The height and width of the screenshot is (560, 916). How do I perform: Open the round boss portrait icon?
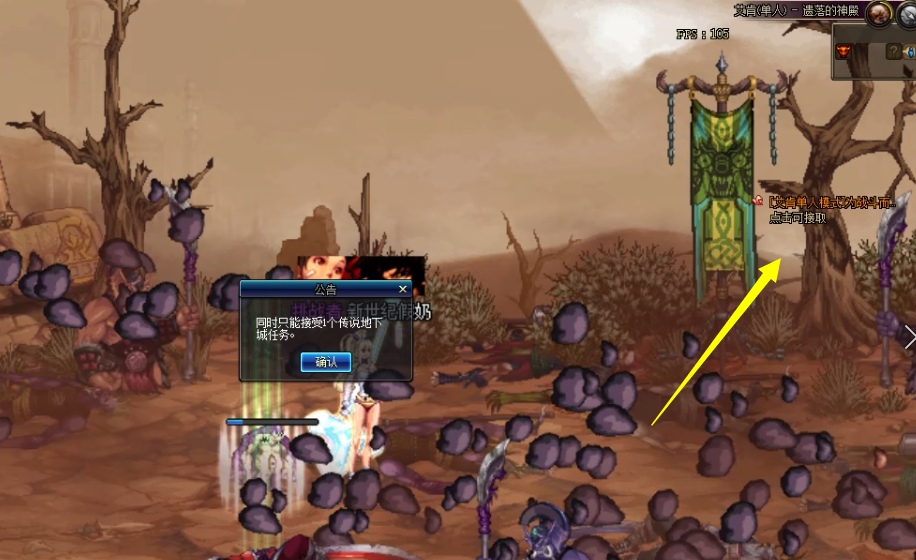(879, 13)
